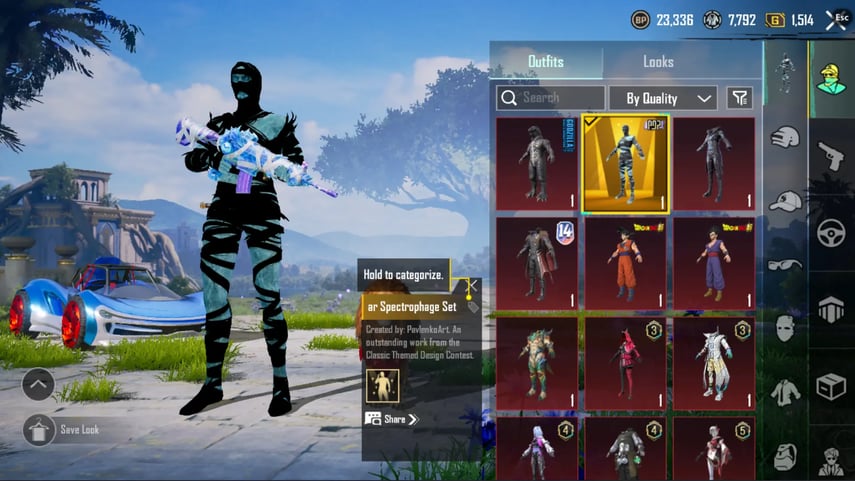
Task: Select the outfit with the 14 badge
Action: click(x=537, y=263)
